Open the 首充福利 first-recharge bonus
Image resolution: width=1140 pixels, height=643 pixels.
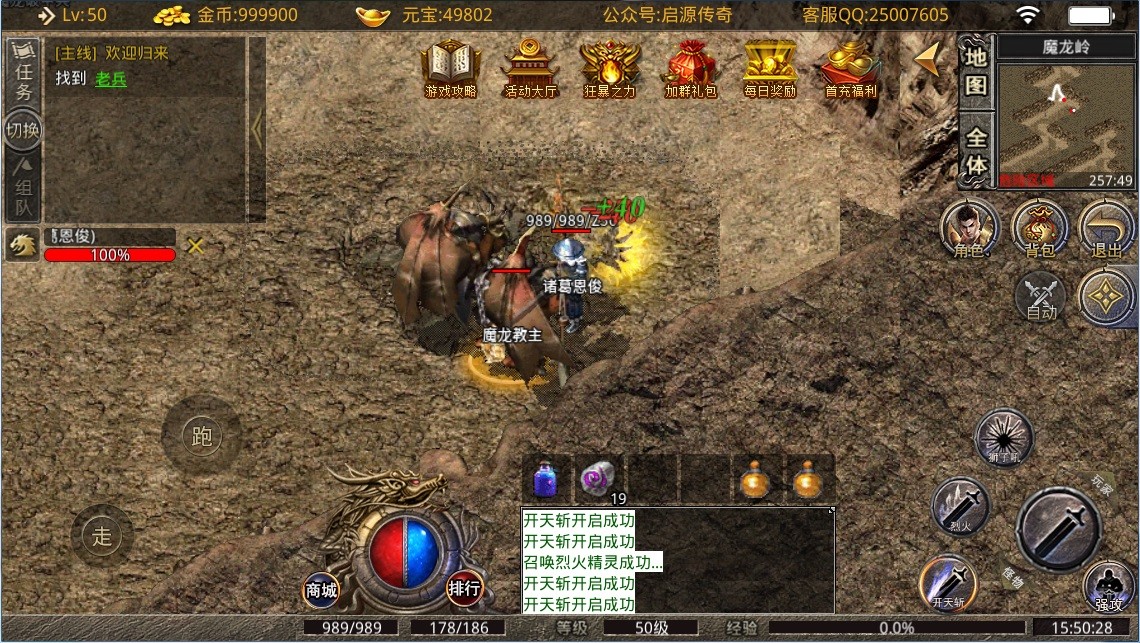click(x=850, y=68)
